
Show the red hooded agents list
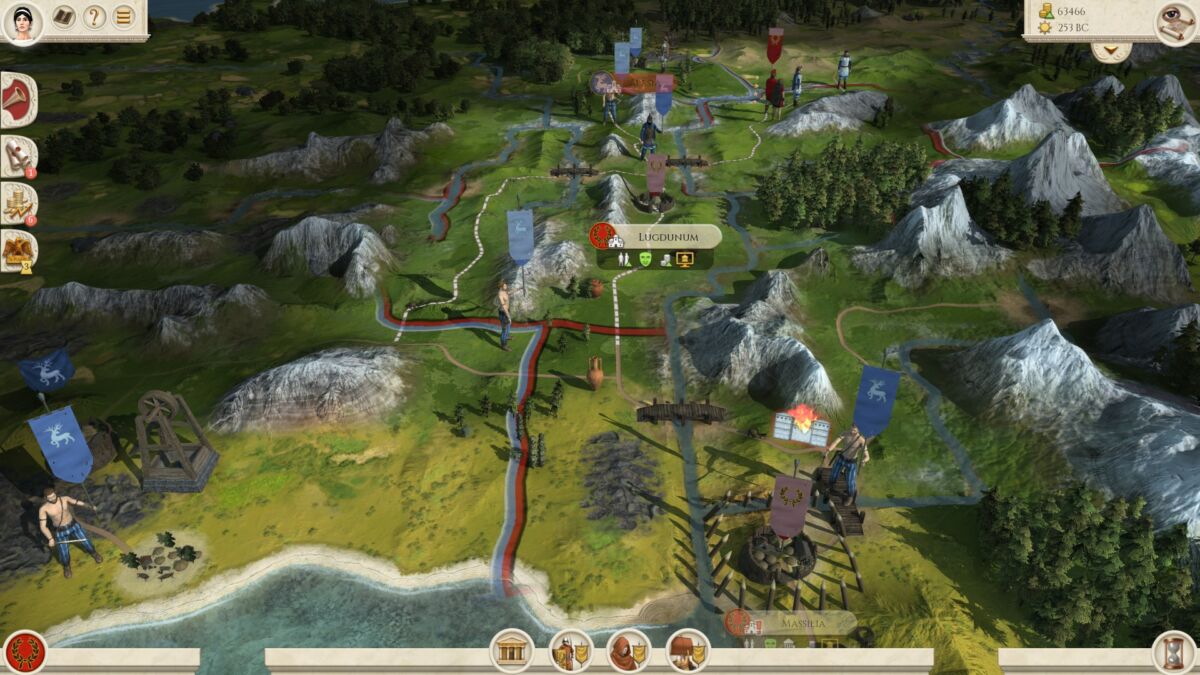click(628, 652)
